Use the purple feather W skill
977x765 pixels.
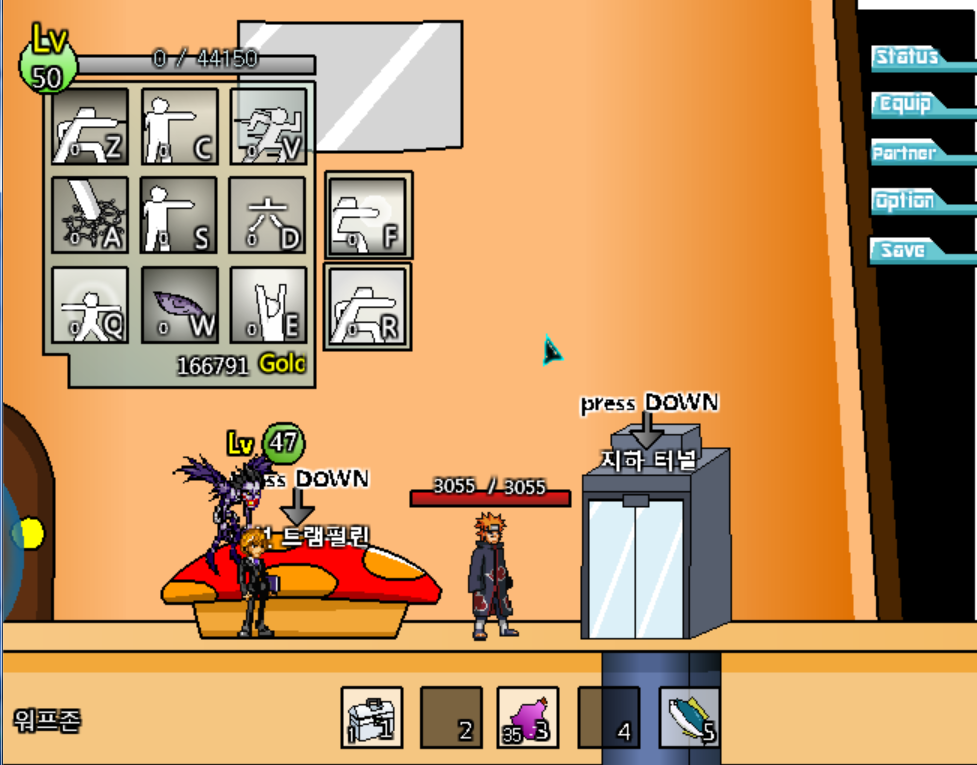[179, 304]
